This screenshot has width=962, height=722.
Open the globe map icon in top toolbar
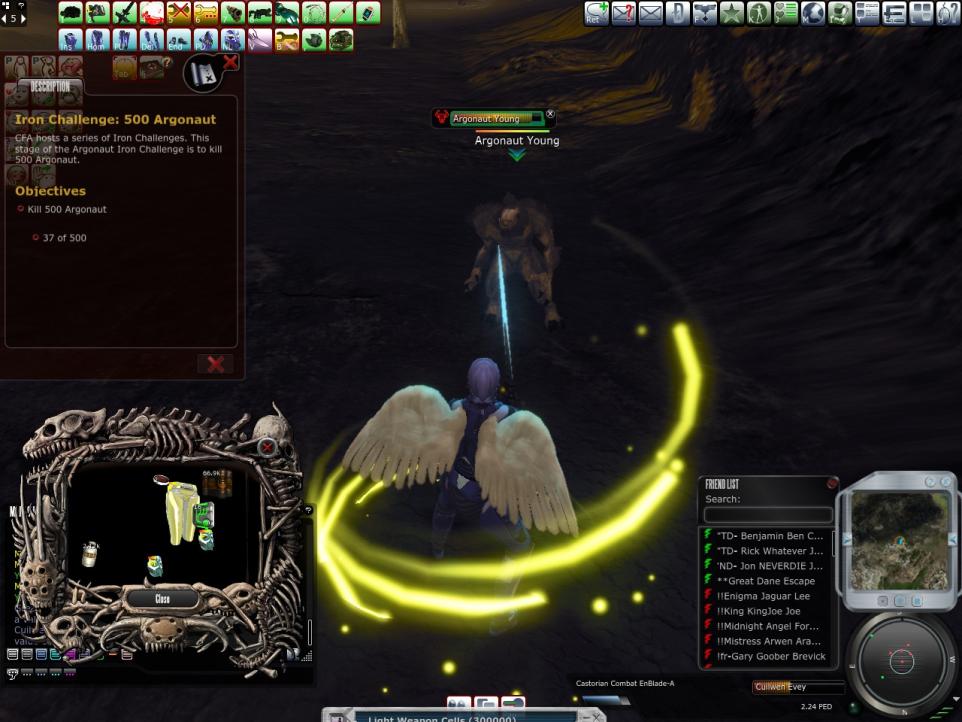pos(812,13)
